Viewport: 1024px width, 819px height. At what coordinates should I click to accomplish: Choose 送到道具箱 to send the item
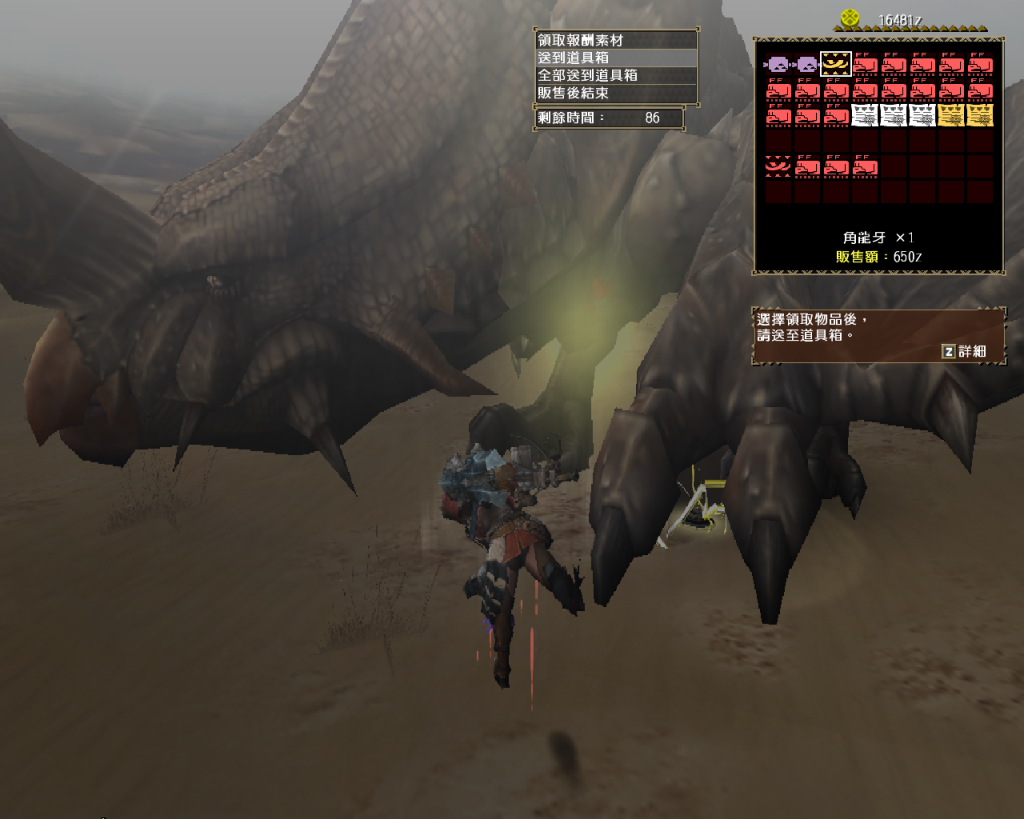tap(615, 58)
